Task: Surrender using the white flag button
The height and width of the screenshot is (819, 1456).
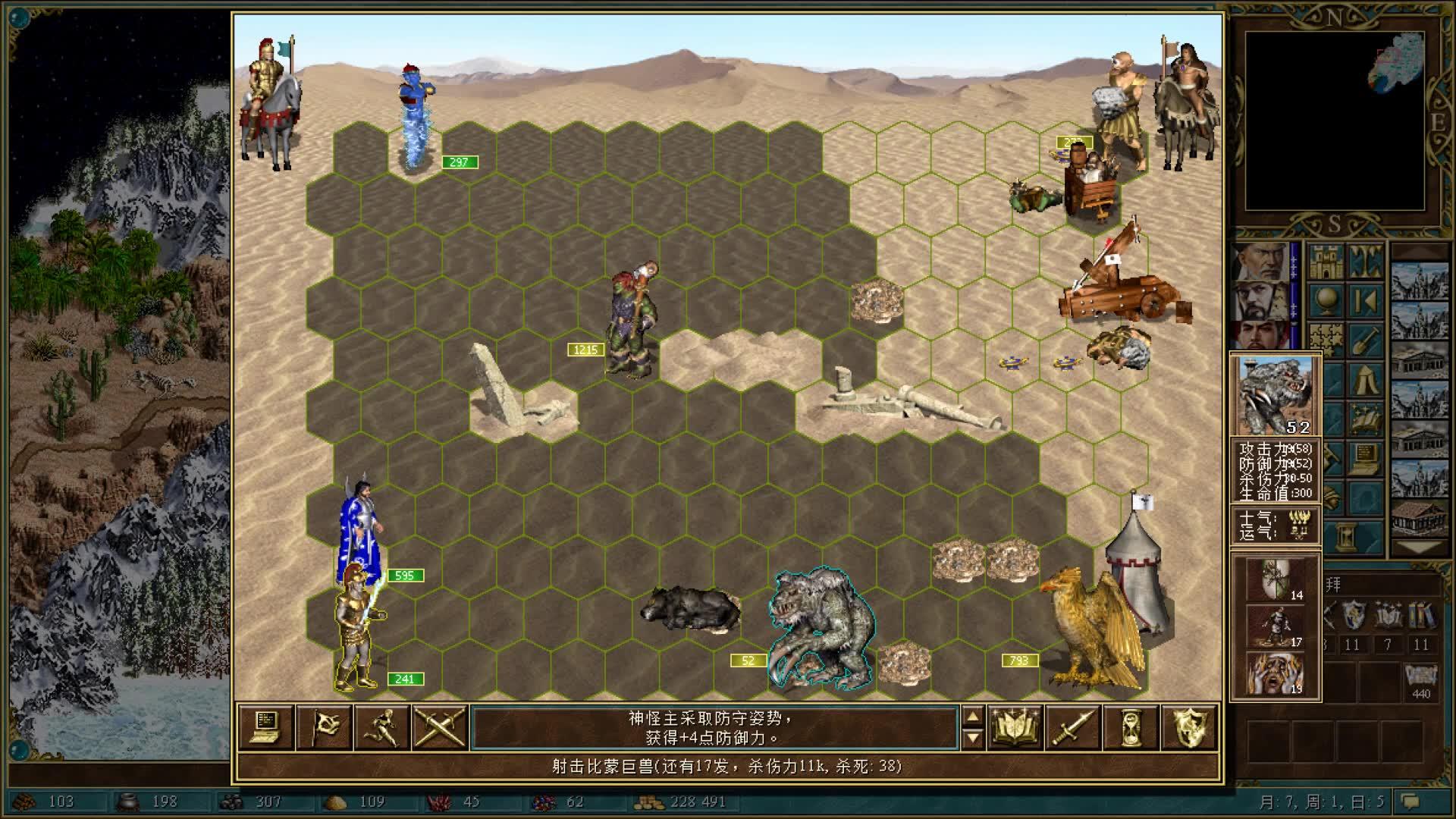Action: click(x=325, y=728)
